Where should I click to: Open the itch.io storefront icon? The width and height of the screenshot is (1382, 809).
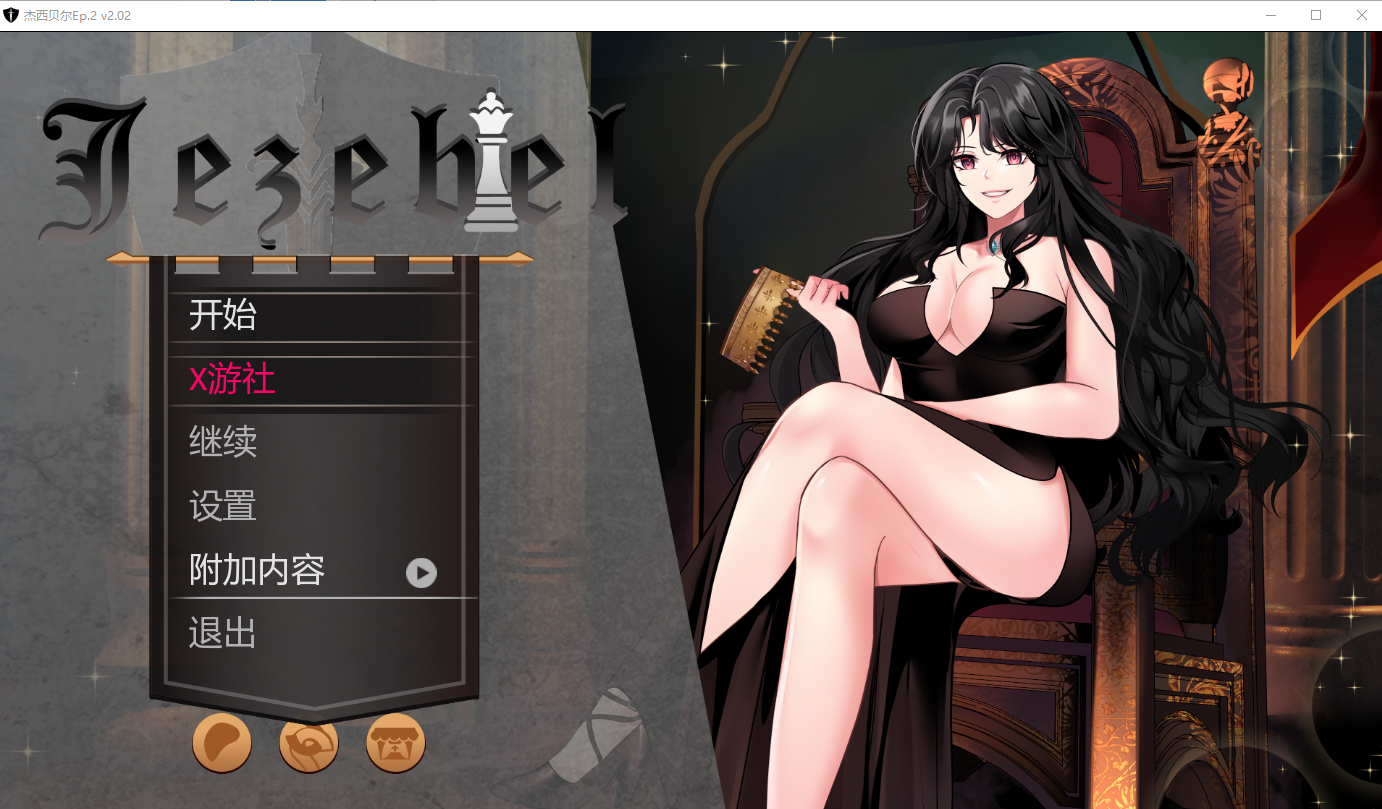click(x=395, y=743)
